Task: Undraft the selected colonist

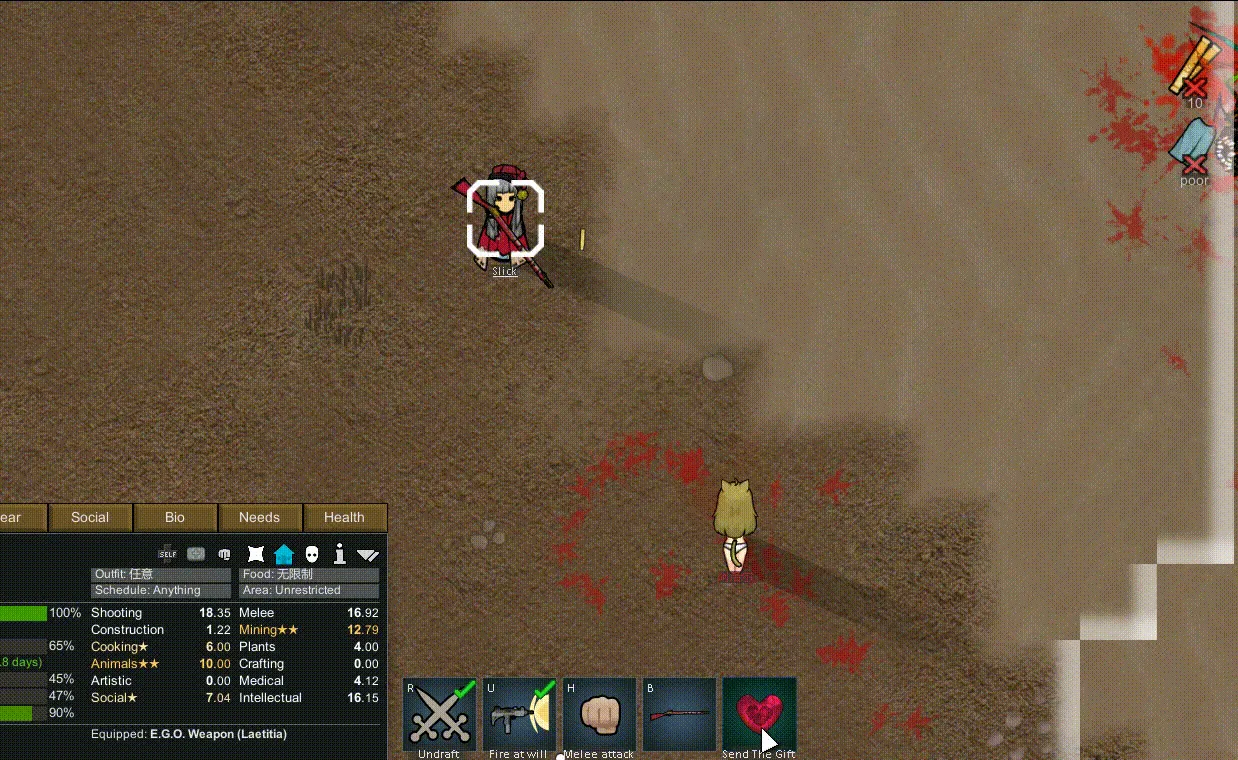Action: [440, 714]
